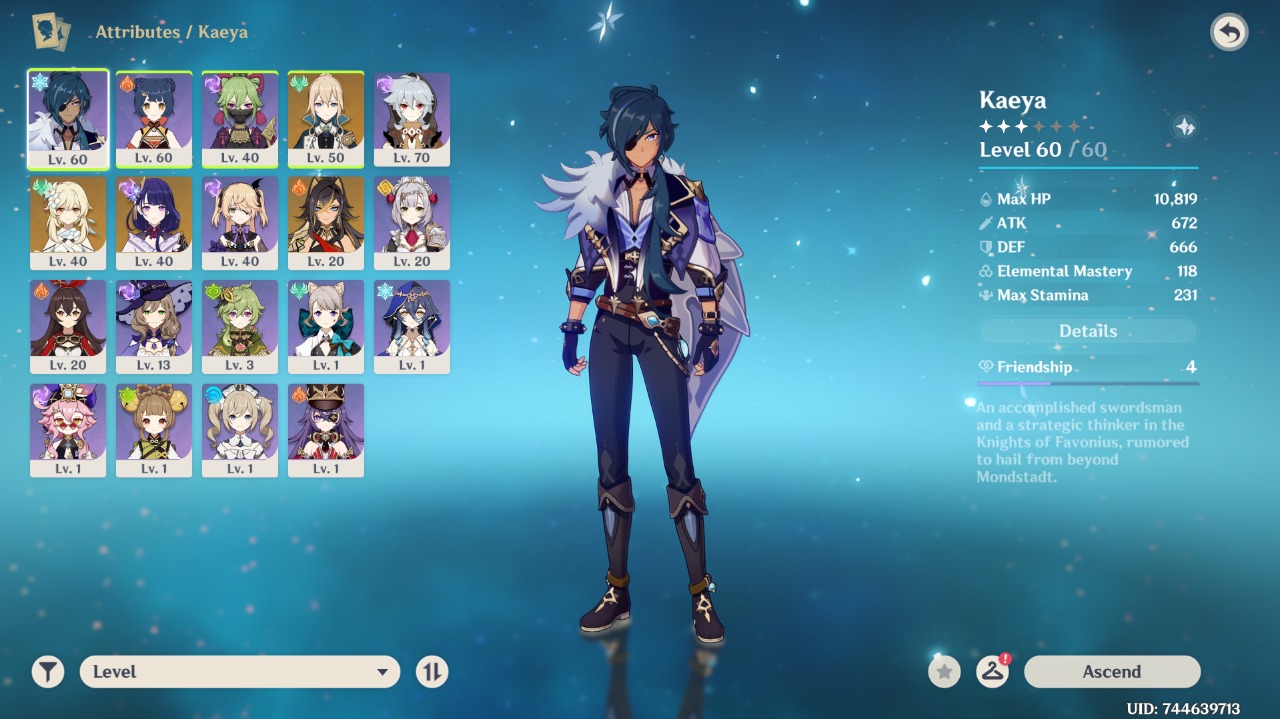Select Barbara's character portrait

240,430
